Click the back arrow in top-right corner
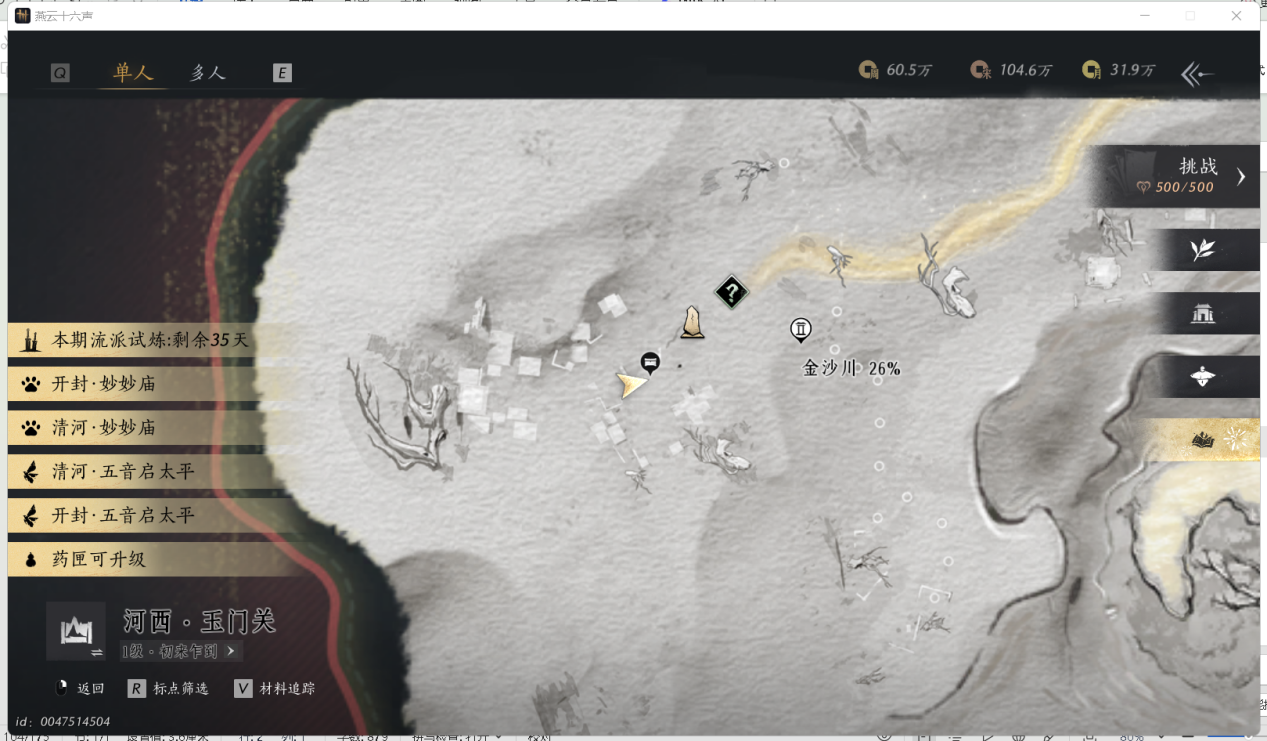Image resolution: width=1267 pixels, height=741 pixels. click(1197, 73)
